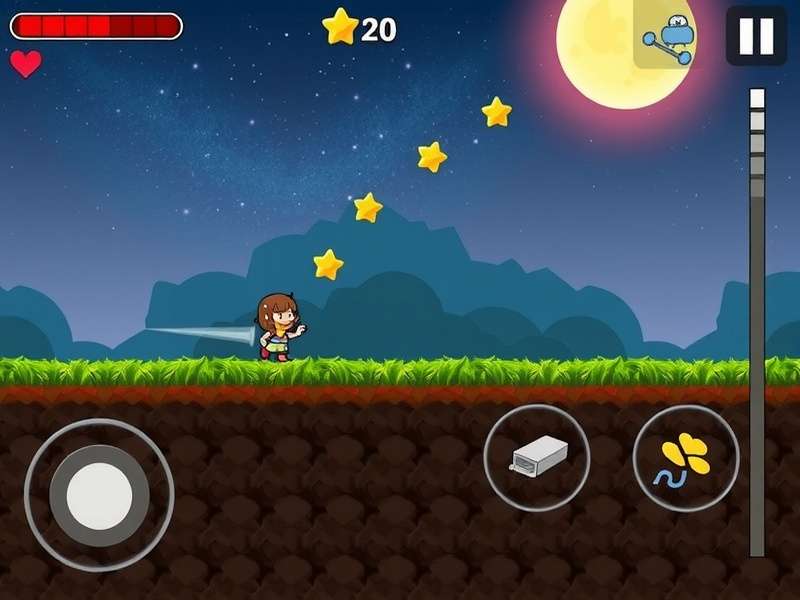The image size is (800, 600).
Task: Use the yellow butterfly ability button
Action: (x=686, y=458)
